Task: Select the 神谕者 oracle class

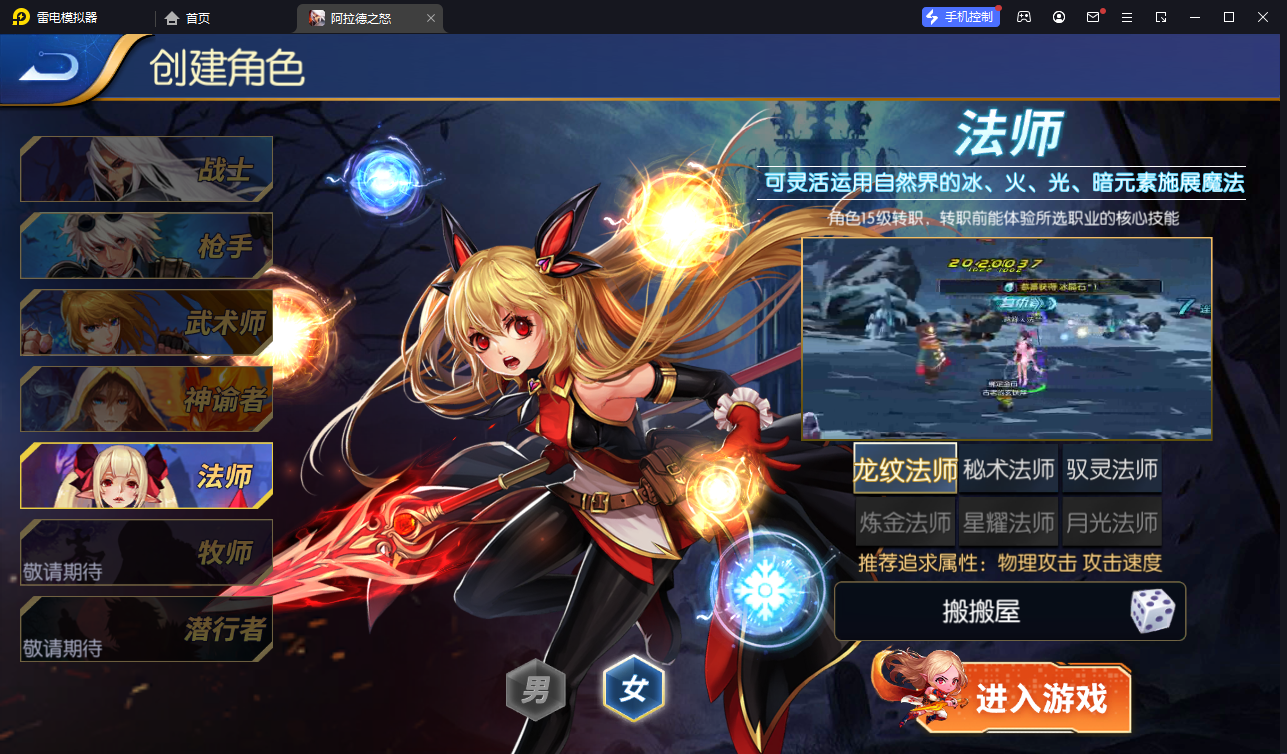Action: click(146, 398)
